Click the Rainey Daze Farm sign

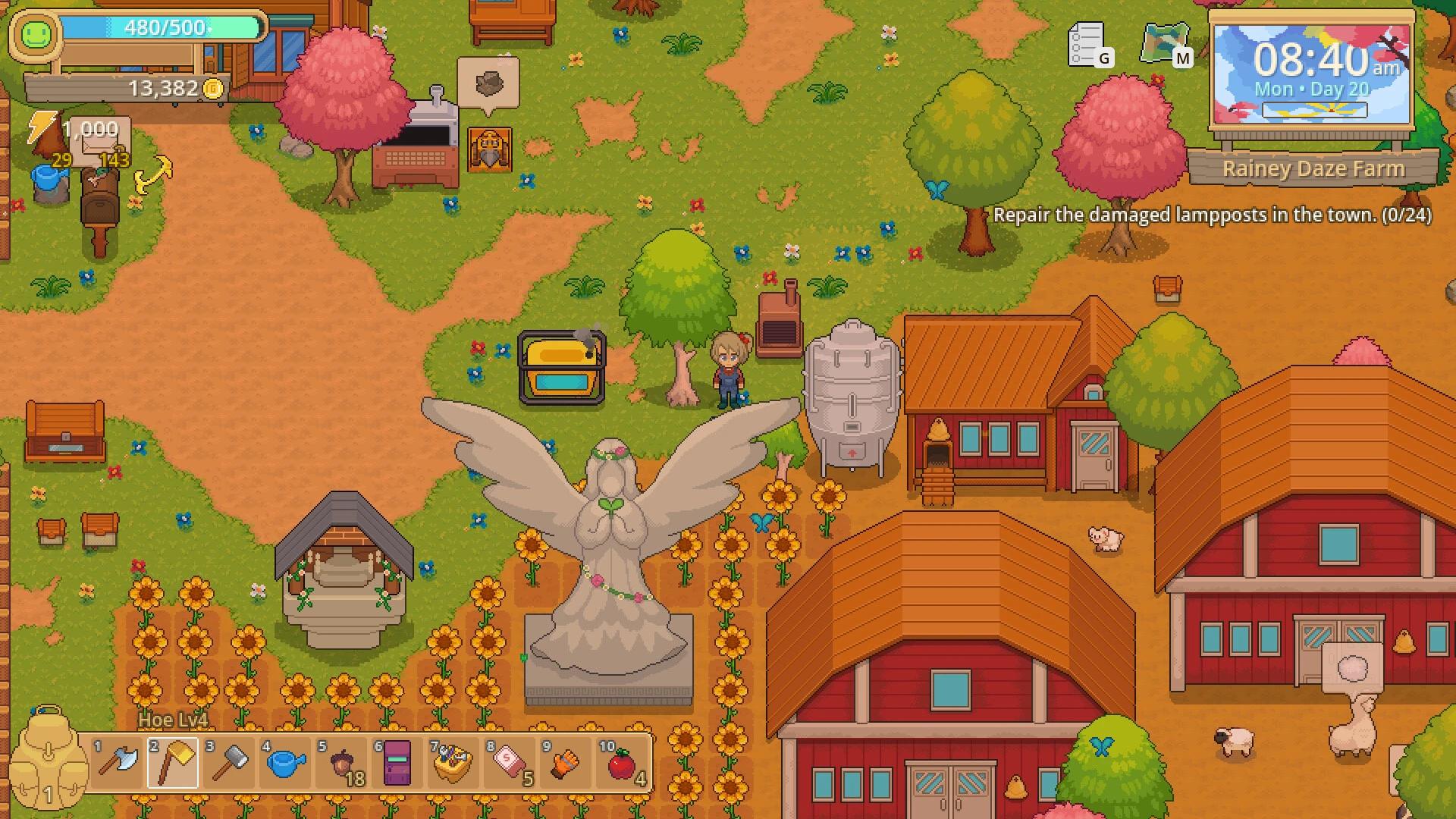(1316, 168)
